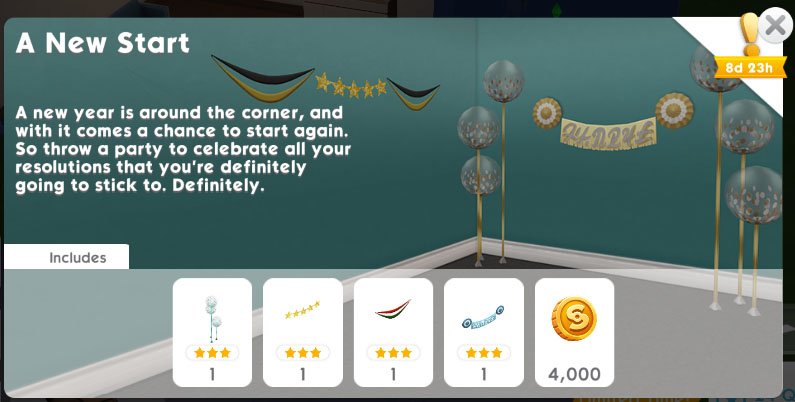Viewport: 795px width, 402px height.
Task: Switch to the Includes tab
Action: (77, 257)
